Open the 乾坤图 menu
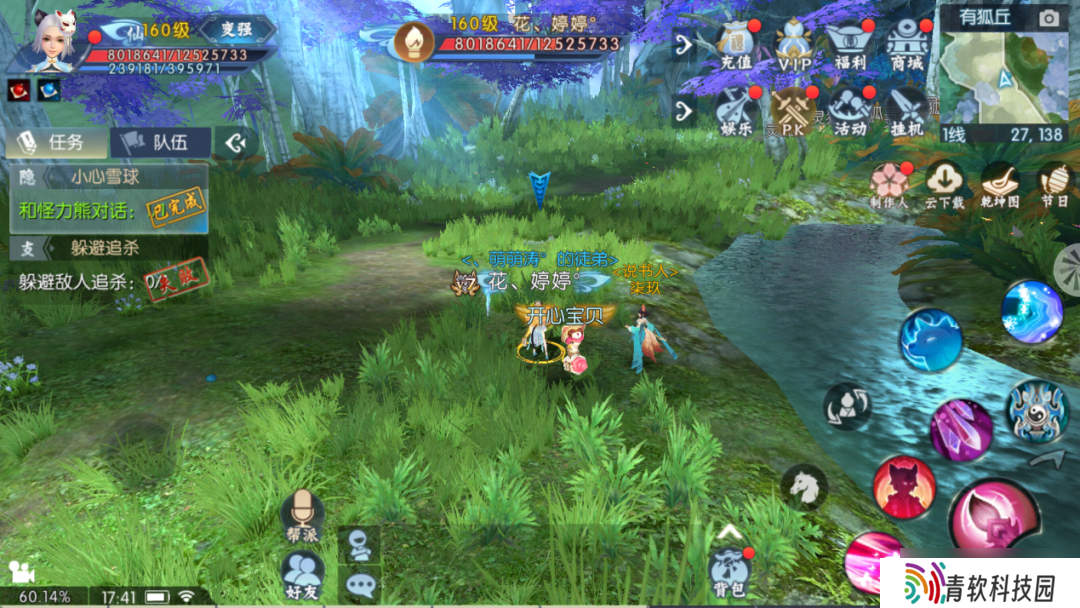1080x608 pixels. tap(999, 184)
